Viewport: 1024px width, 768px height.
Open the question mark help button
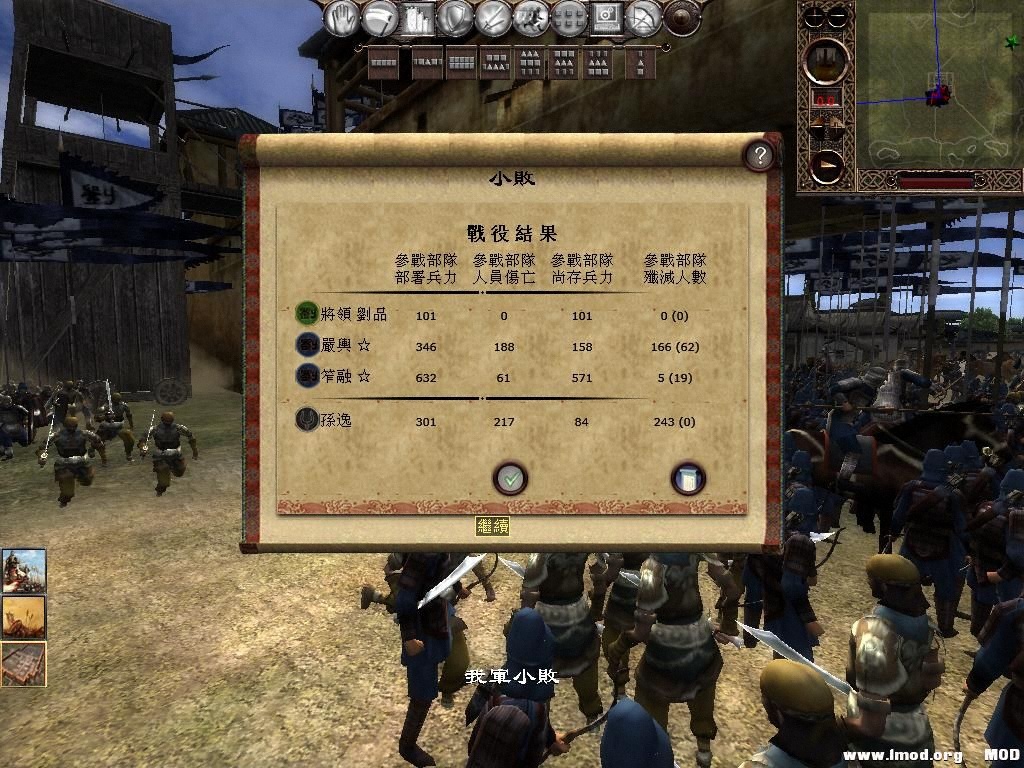coord(760,155)
